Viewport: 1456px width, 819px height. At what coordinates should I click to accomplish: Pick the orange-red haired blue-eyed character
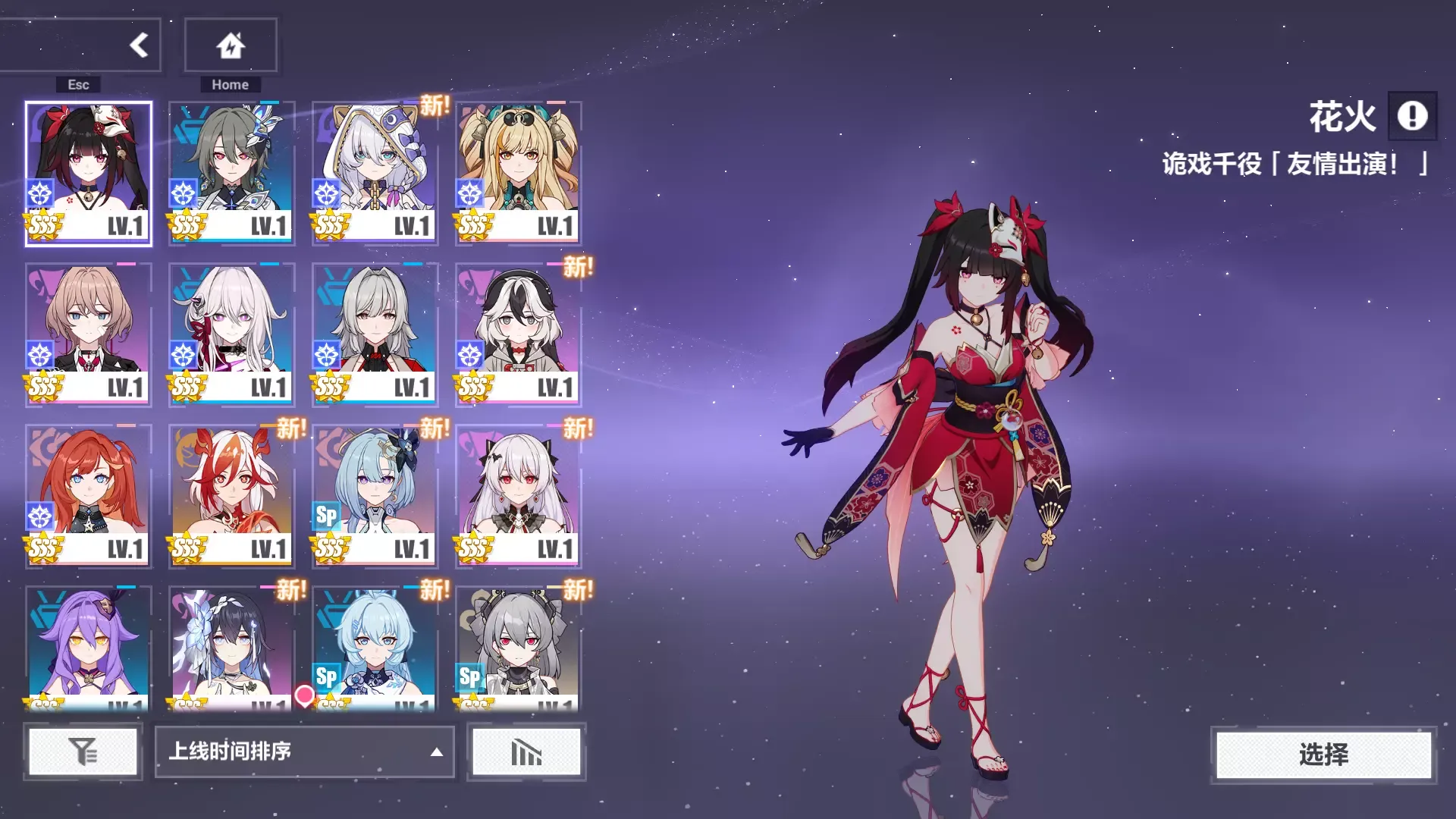coord(89,496)
